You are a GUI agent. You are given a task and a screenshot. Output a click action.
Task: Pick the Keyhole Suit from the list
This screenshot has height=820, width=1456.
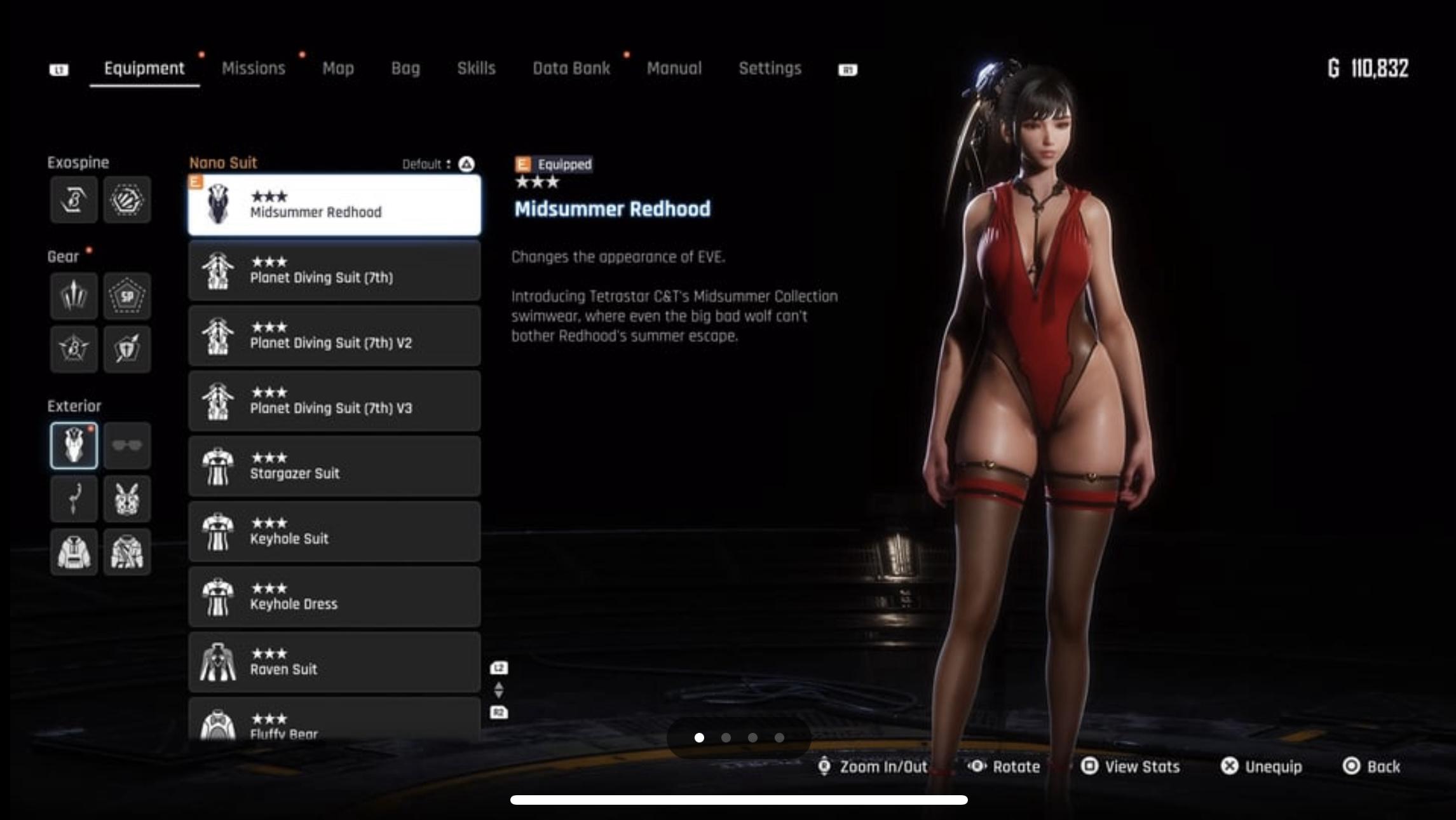pyautogui.click(x=334, y=532)
